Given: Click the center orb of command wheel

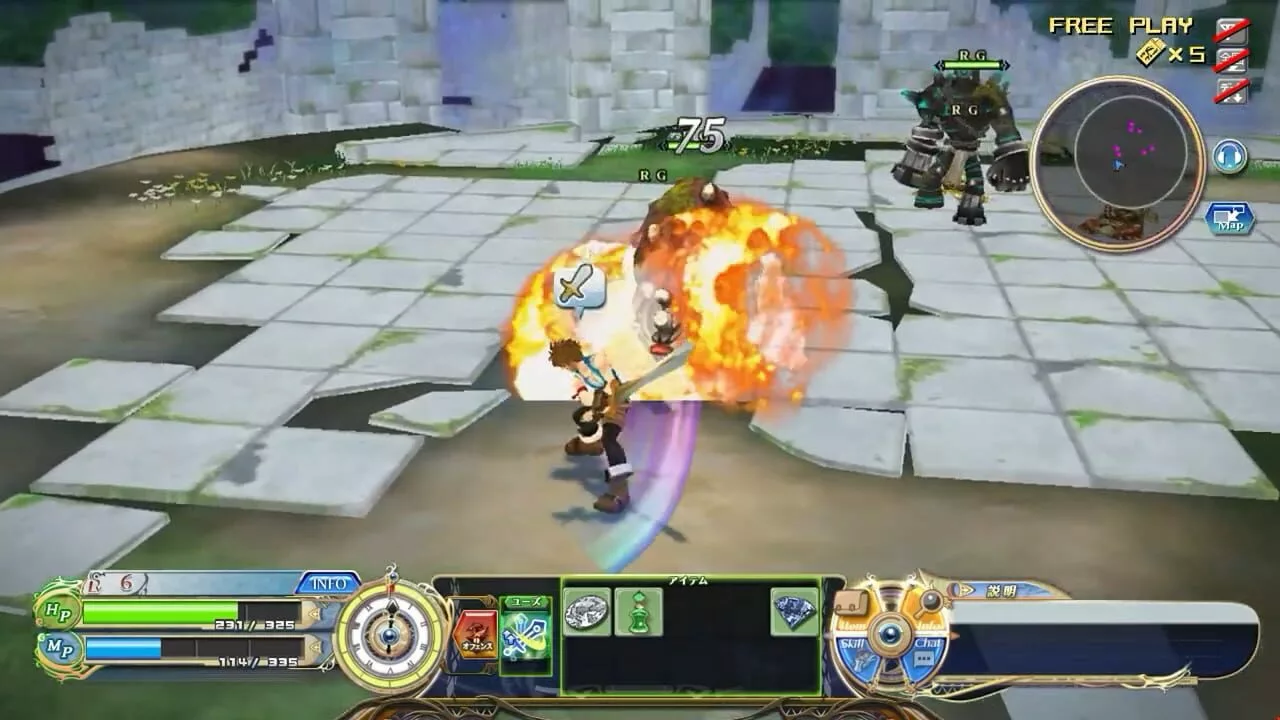Looking at the screenshot, I should 890,634.
